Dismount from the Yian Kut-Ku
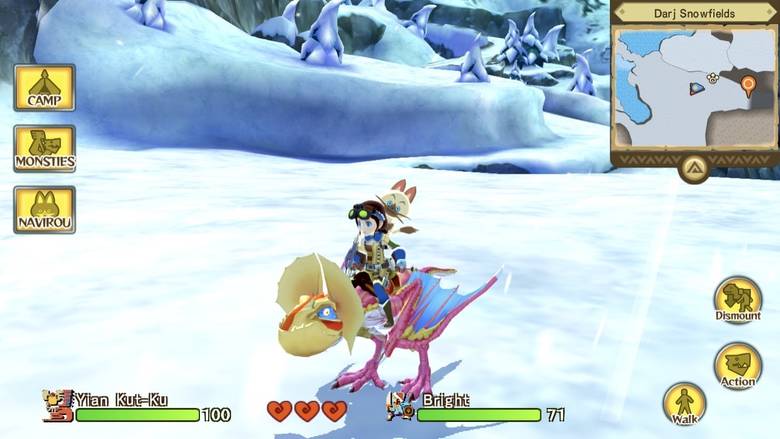 [738, 301]
